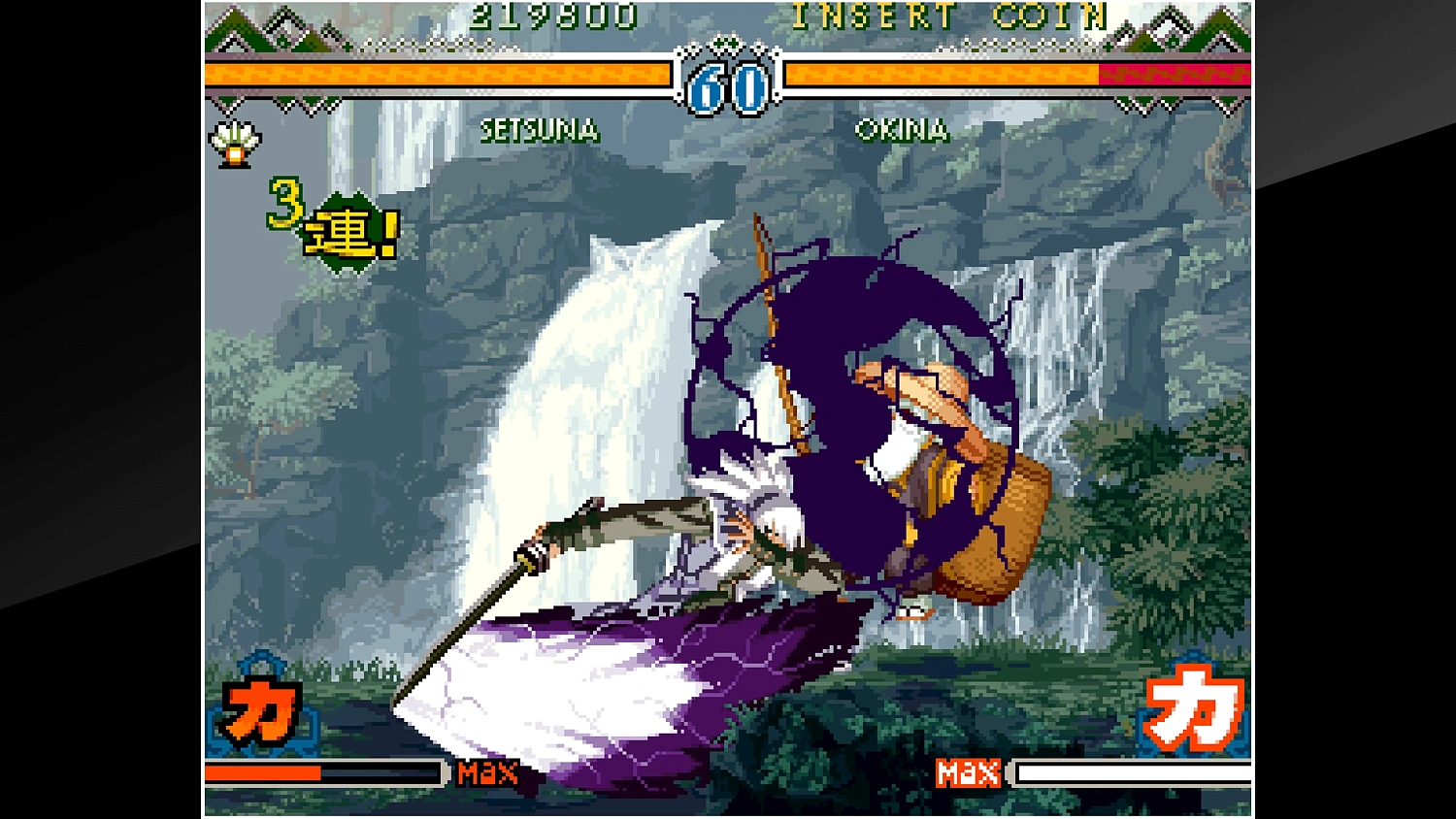Expand the OKINA name label

[x=901, y=131]
